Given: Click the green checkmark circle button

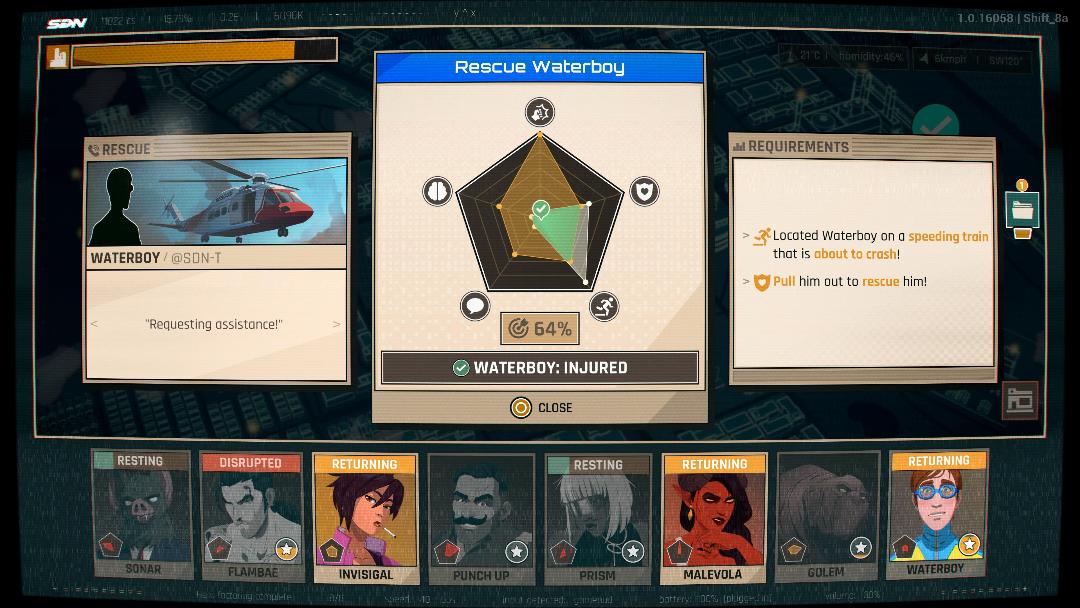Looking at the screenshot, I should (x=936, y=125).
